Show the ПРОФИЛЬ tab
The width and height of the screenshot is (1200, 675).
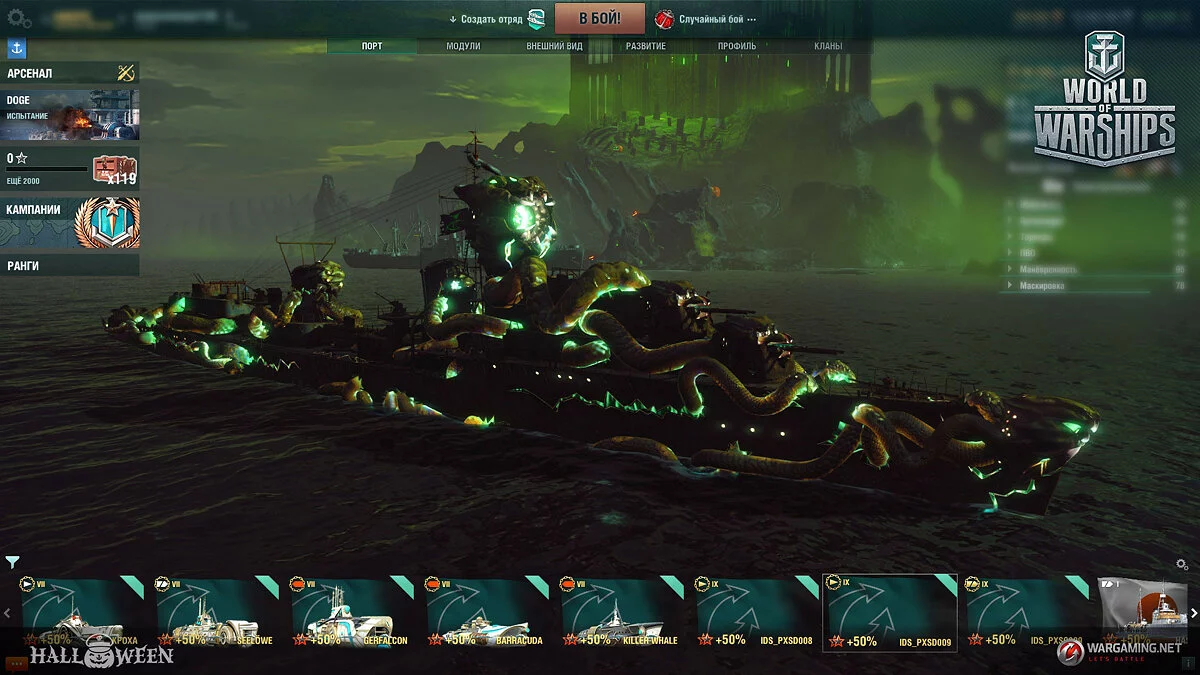point(737,46)
